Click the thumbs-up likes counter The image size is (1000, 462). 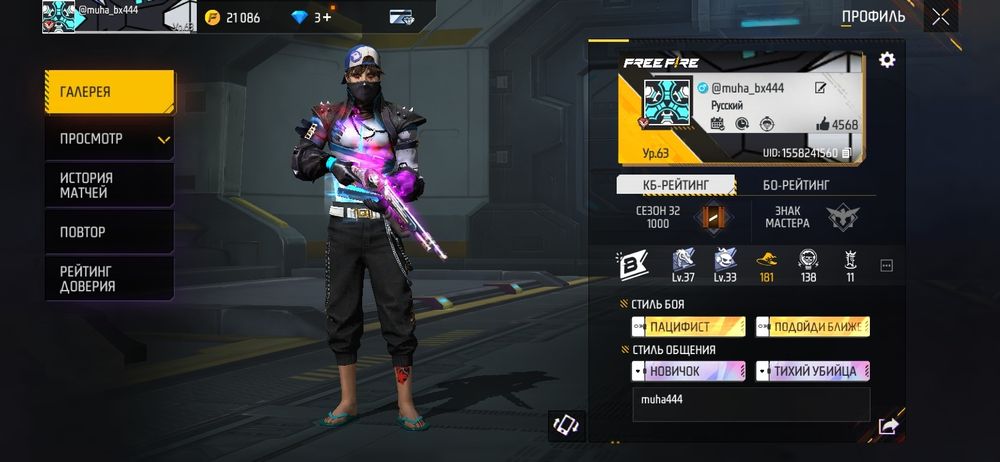point(836,125)
